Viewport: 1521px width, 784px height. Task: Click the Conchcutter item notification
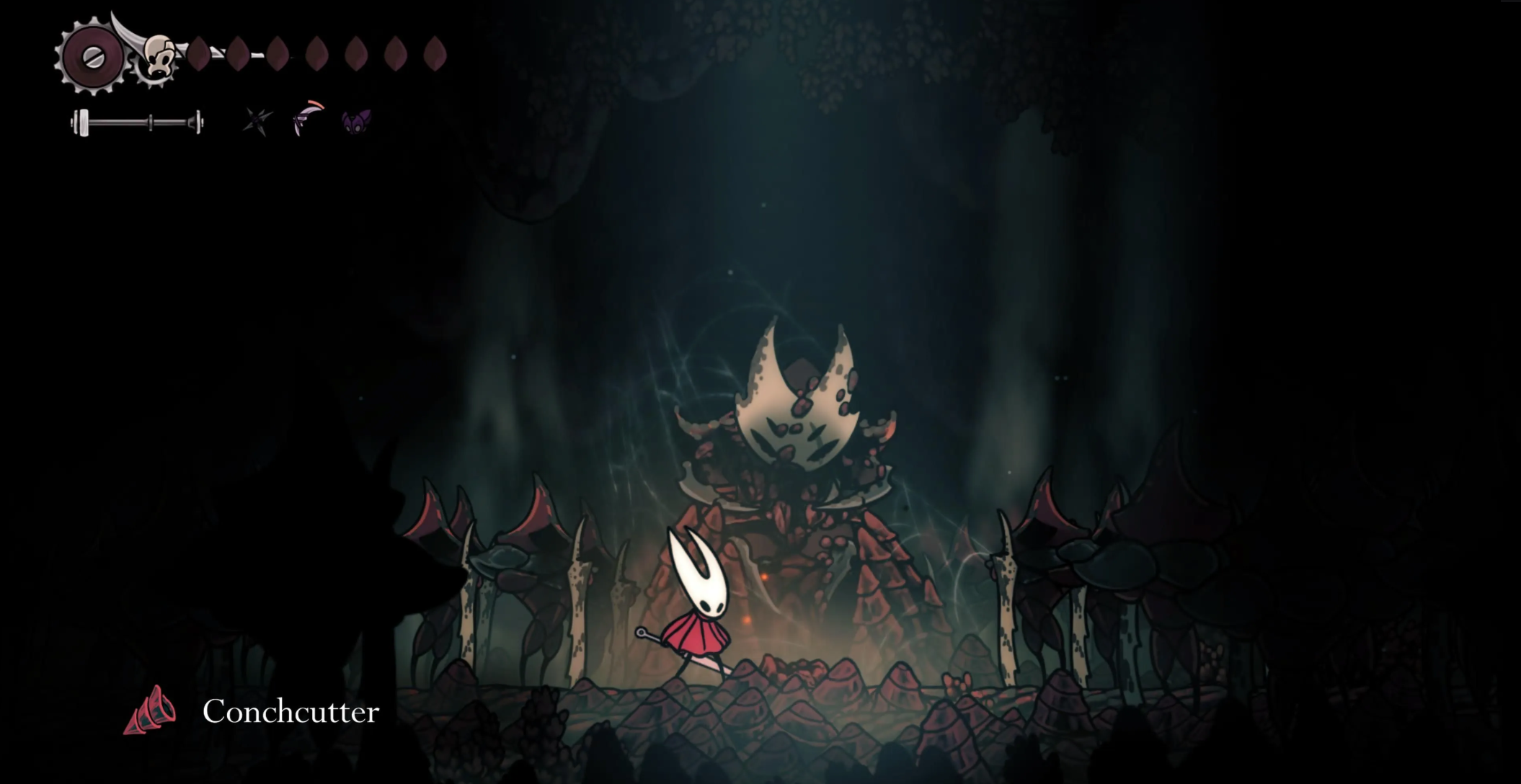(252, 711)
